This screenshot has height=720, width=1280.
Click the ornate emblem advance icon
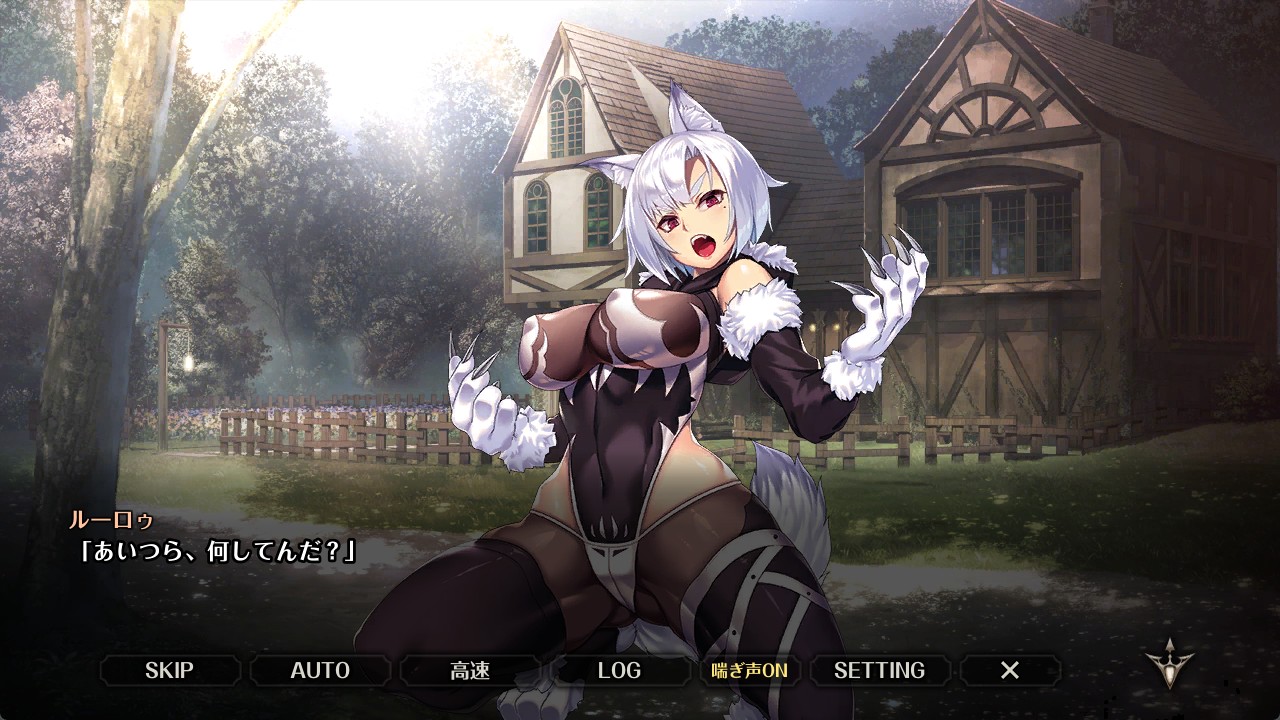1170,664
